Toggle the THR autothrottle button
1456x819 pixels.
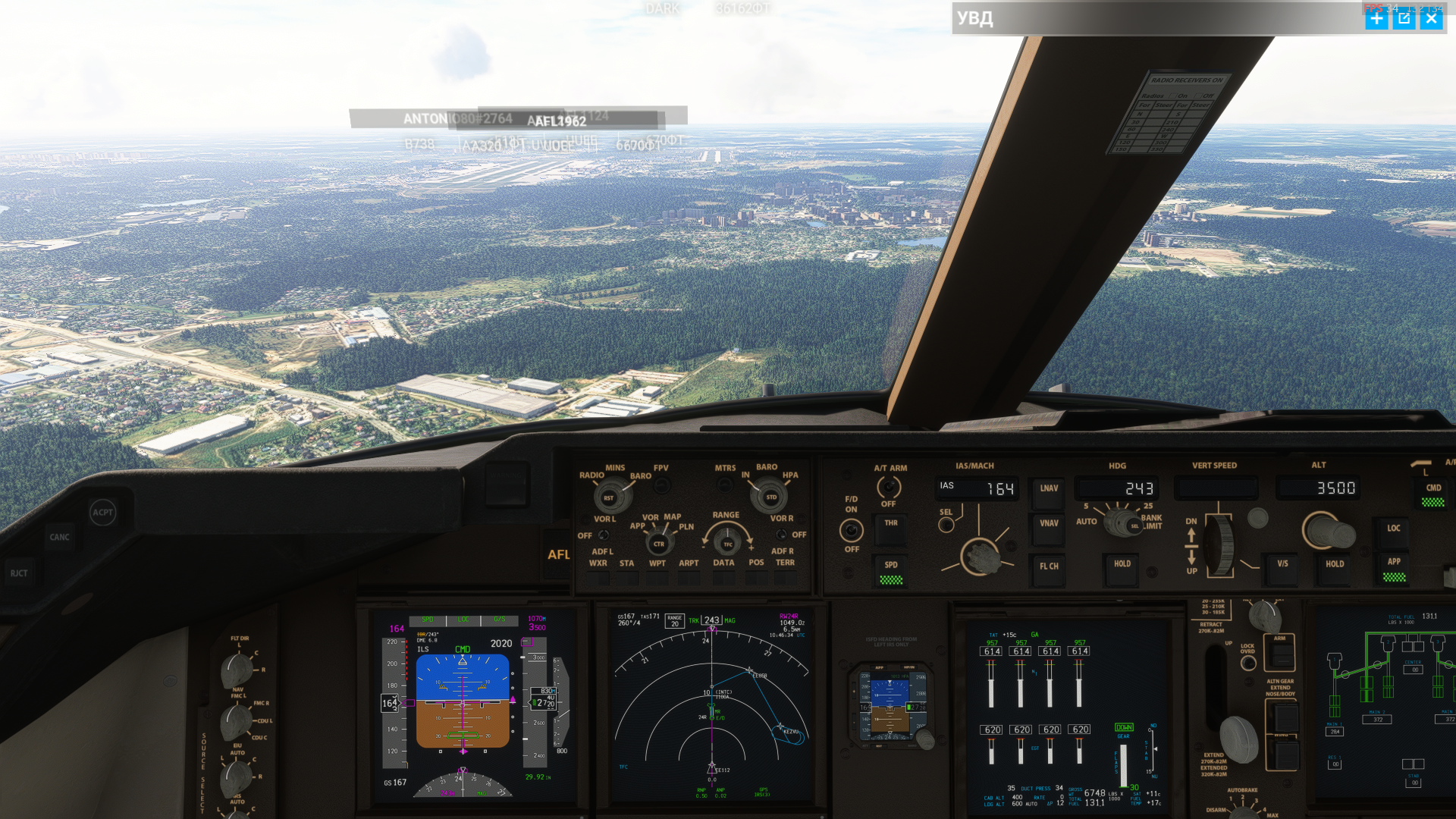coord(890,524)
